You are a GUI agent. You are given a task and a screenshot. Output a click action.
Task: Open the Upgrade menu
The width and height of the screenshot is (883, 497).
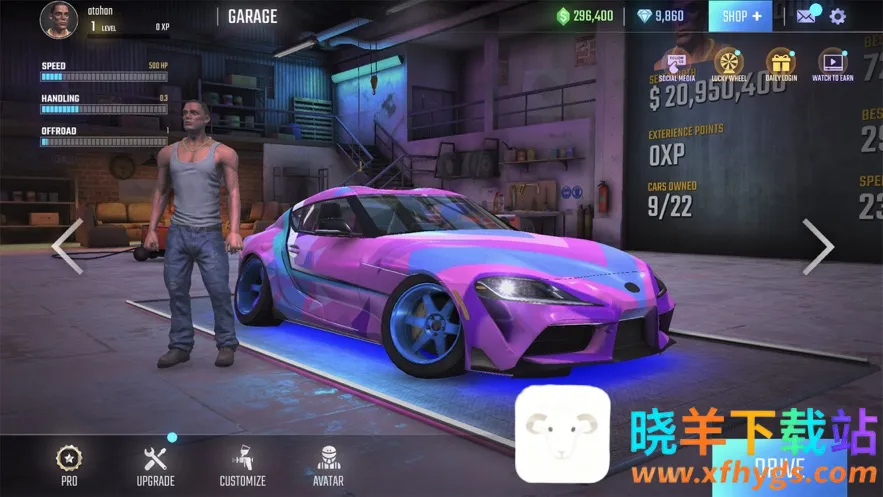pyautogui.click(x=155, y=465)
